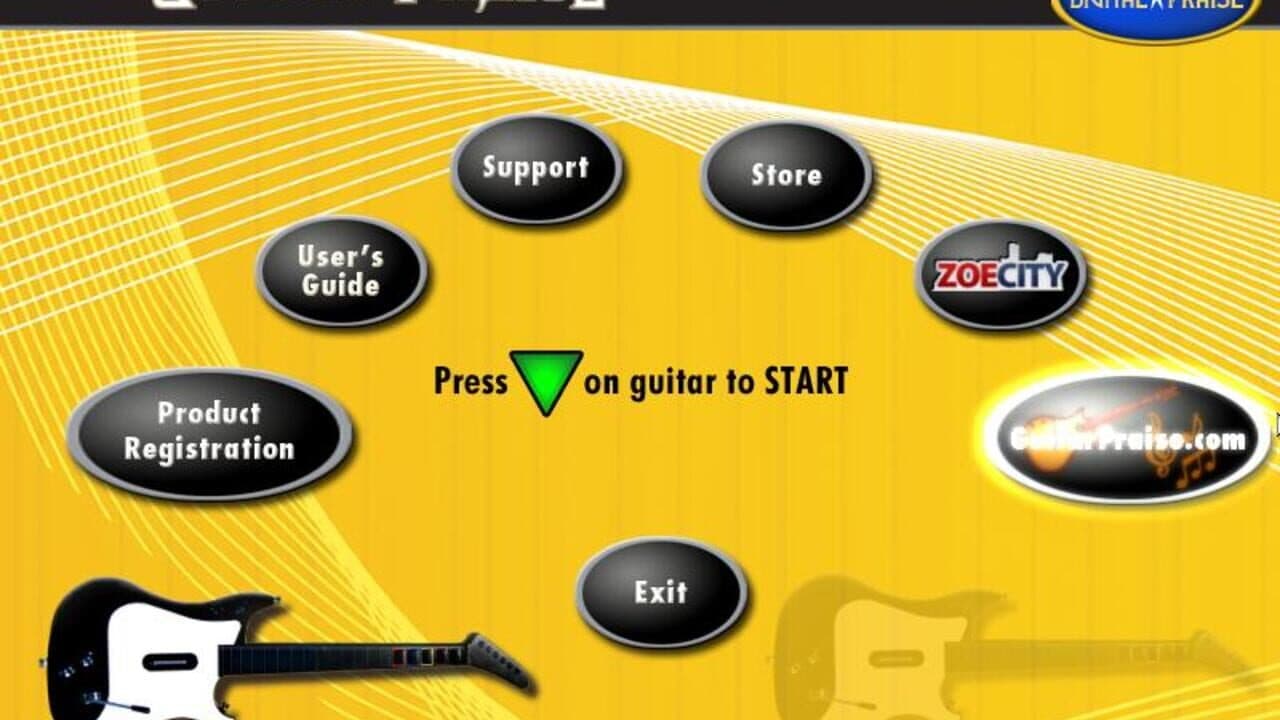Open the User's Guide
1280x720 pixels.
coord(341,269)
